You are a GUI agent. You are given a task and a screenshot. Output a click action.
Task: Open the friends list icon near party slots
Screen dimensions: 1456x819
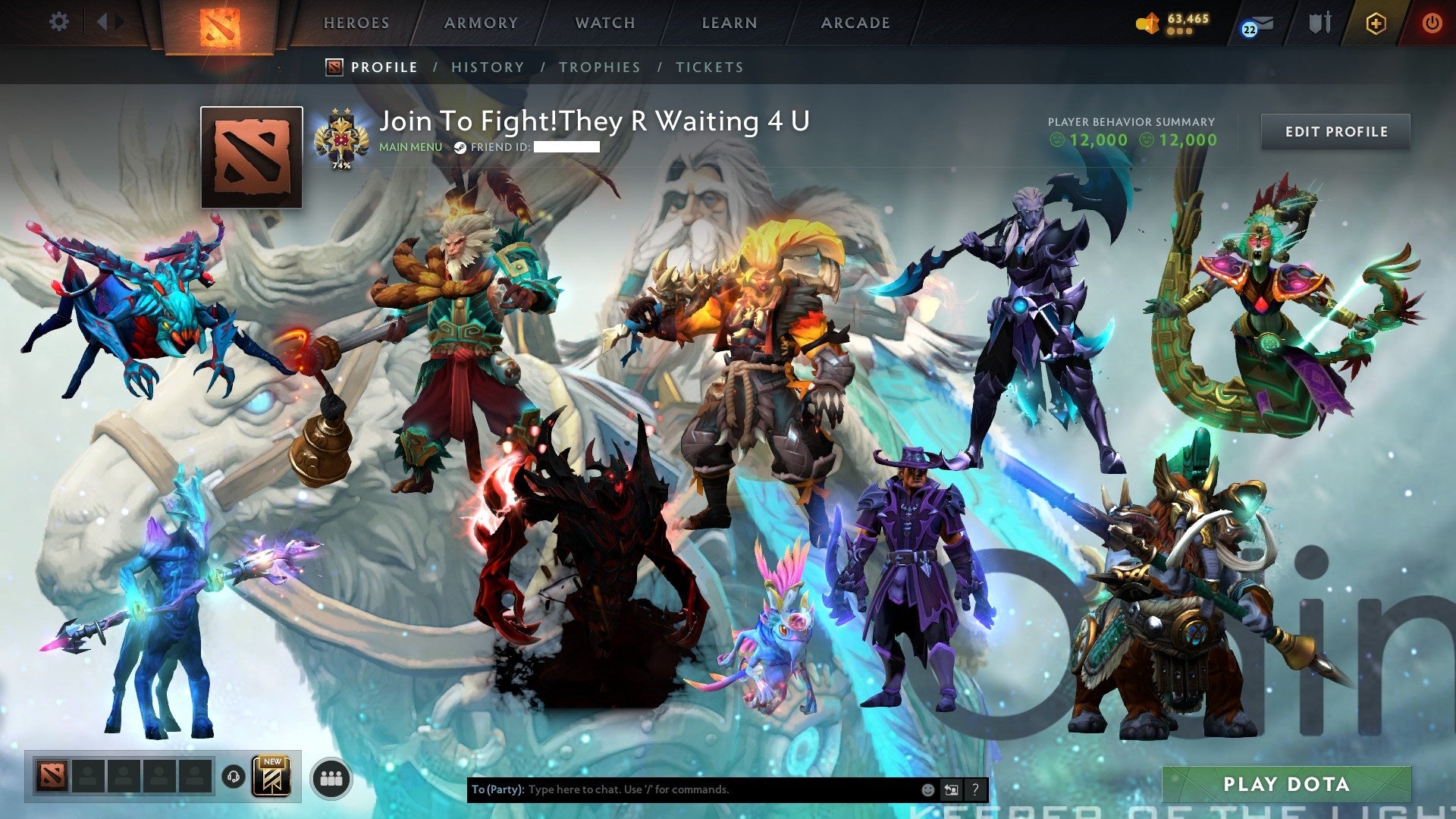[331, 779]
